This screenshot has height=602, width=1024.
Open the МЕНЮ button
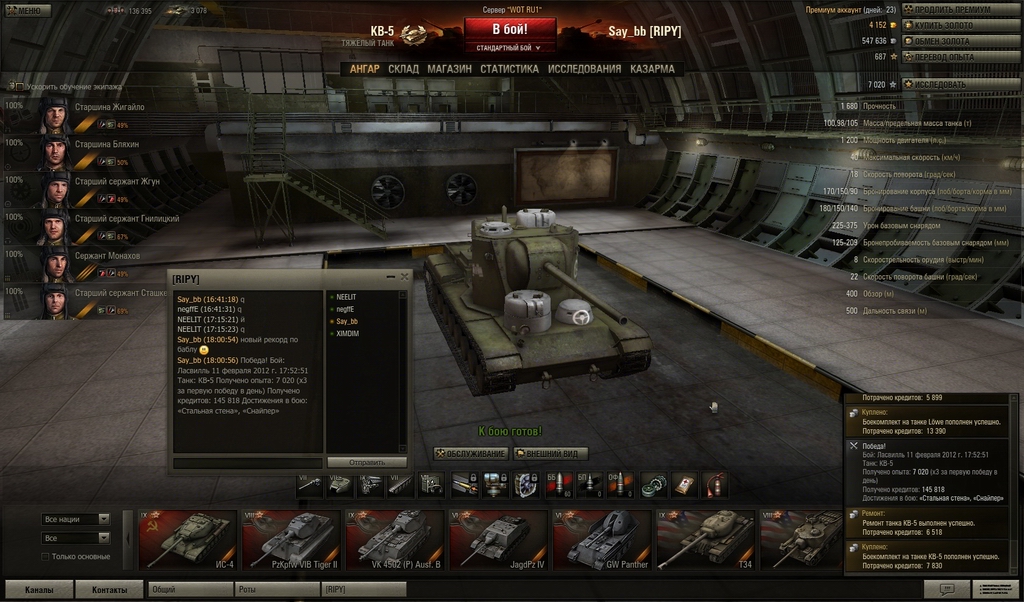pos(27,10)
